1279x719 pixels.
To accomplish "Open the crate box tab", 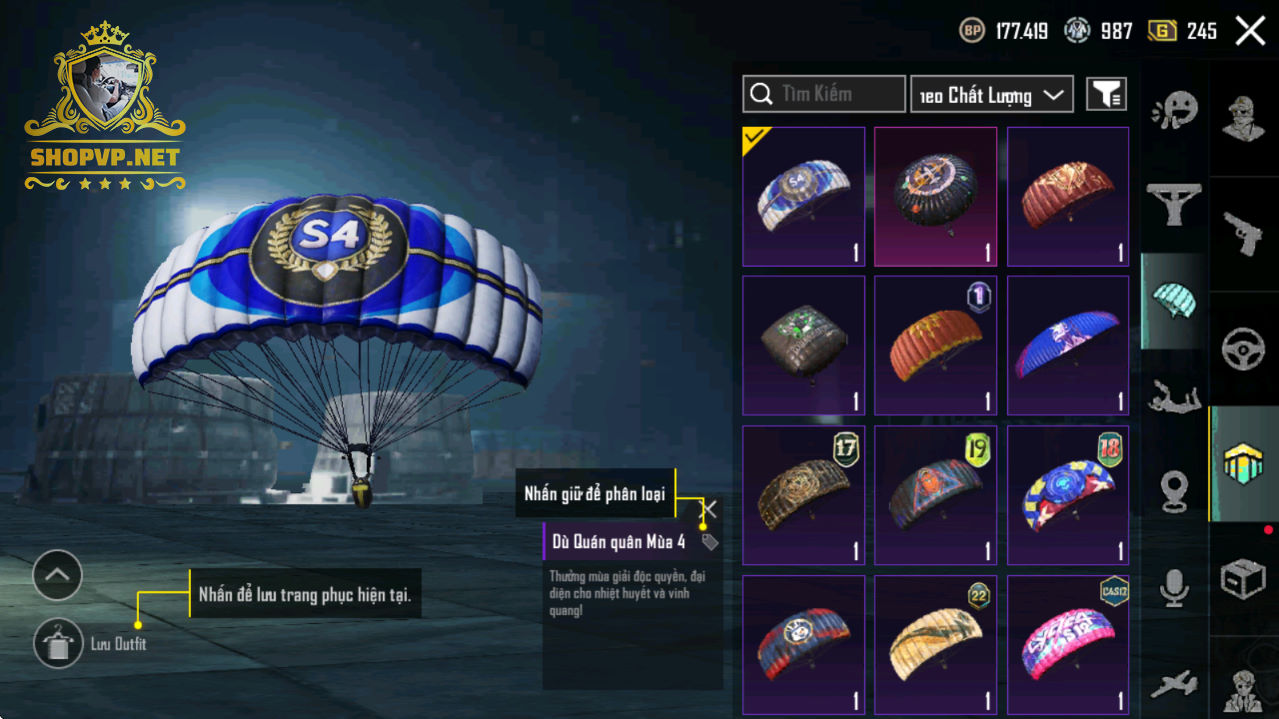I will 1243,579.
